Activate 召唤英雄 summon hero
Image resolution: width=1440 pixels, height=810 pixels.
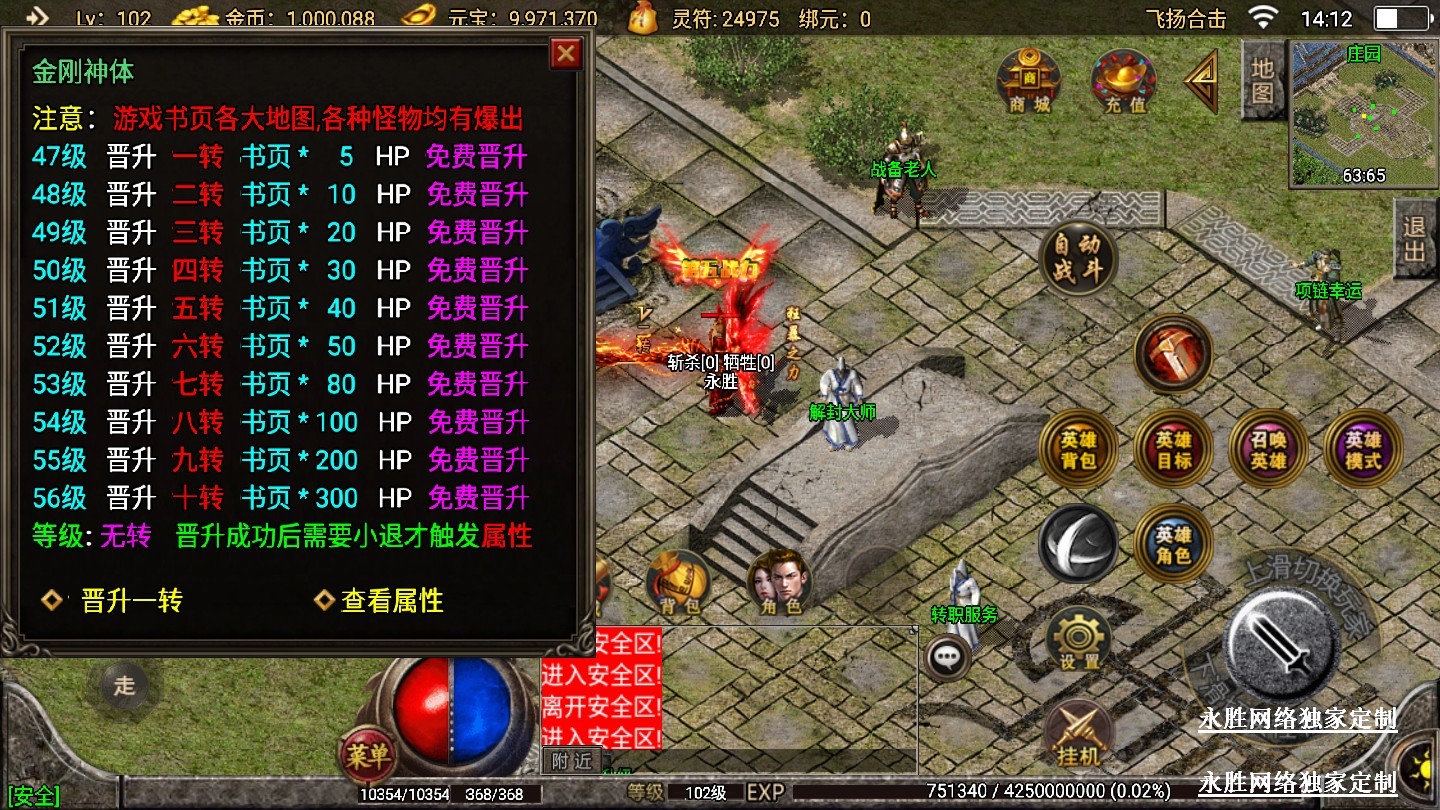coord(1268,450)
